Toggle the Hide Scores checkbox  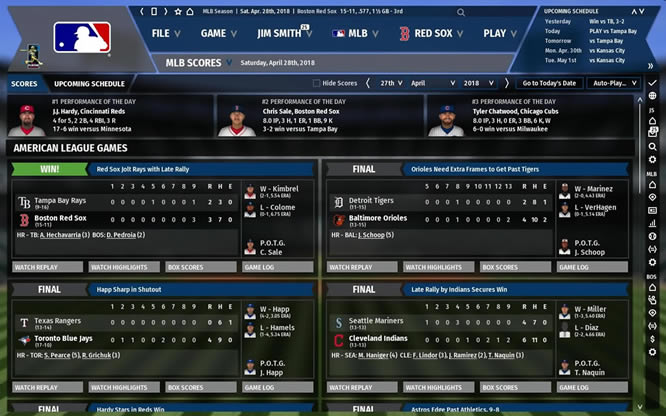(317, 84)
